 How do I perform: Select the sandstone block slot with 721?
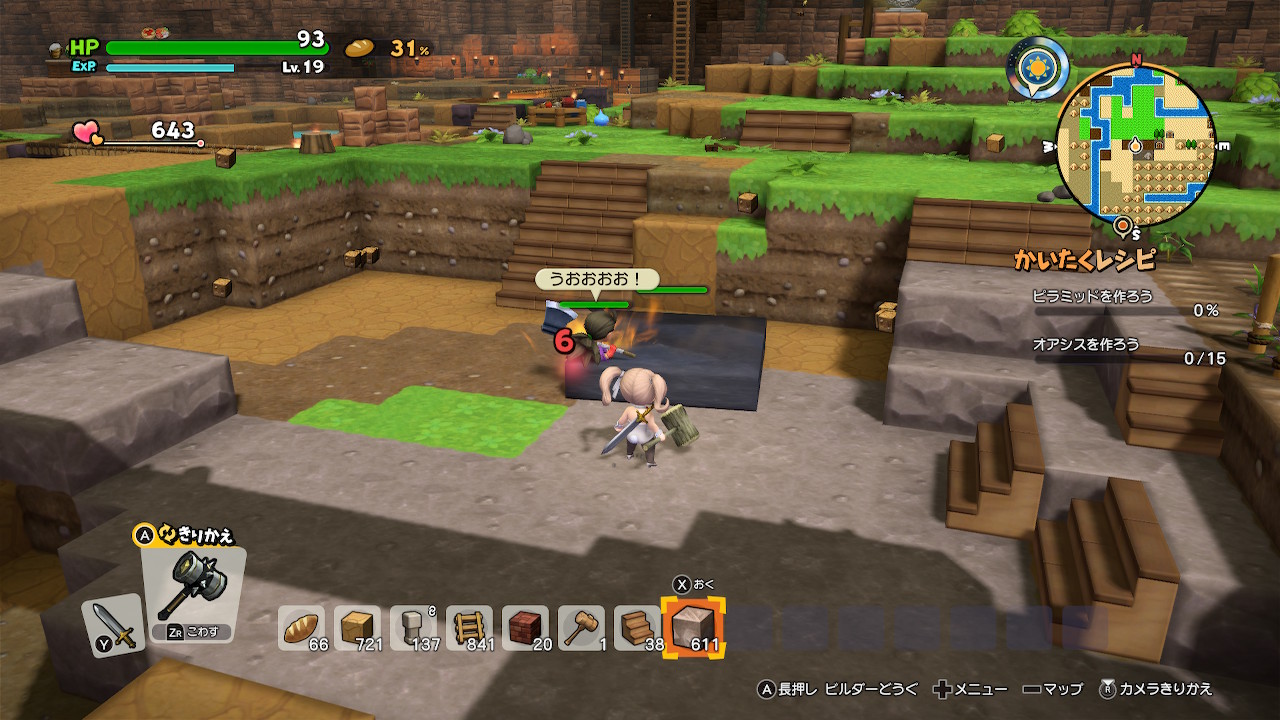tap(357, 627)
